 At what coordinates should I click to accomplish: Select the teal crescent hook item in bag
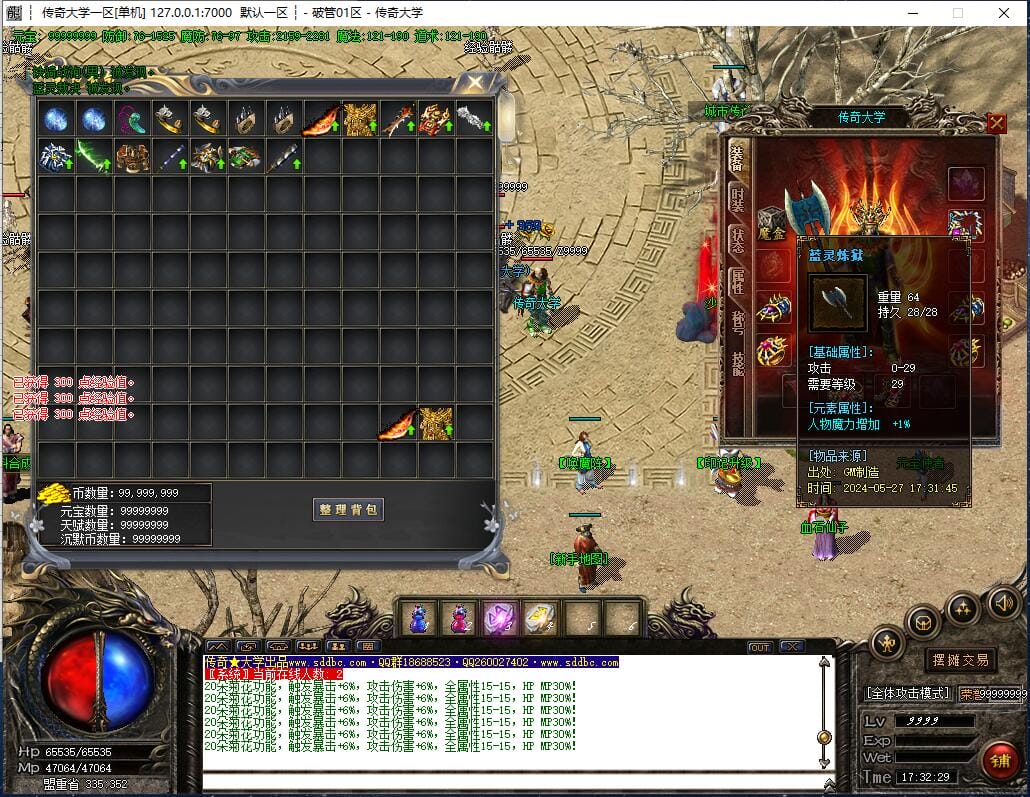click(x=132, y=119)
